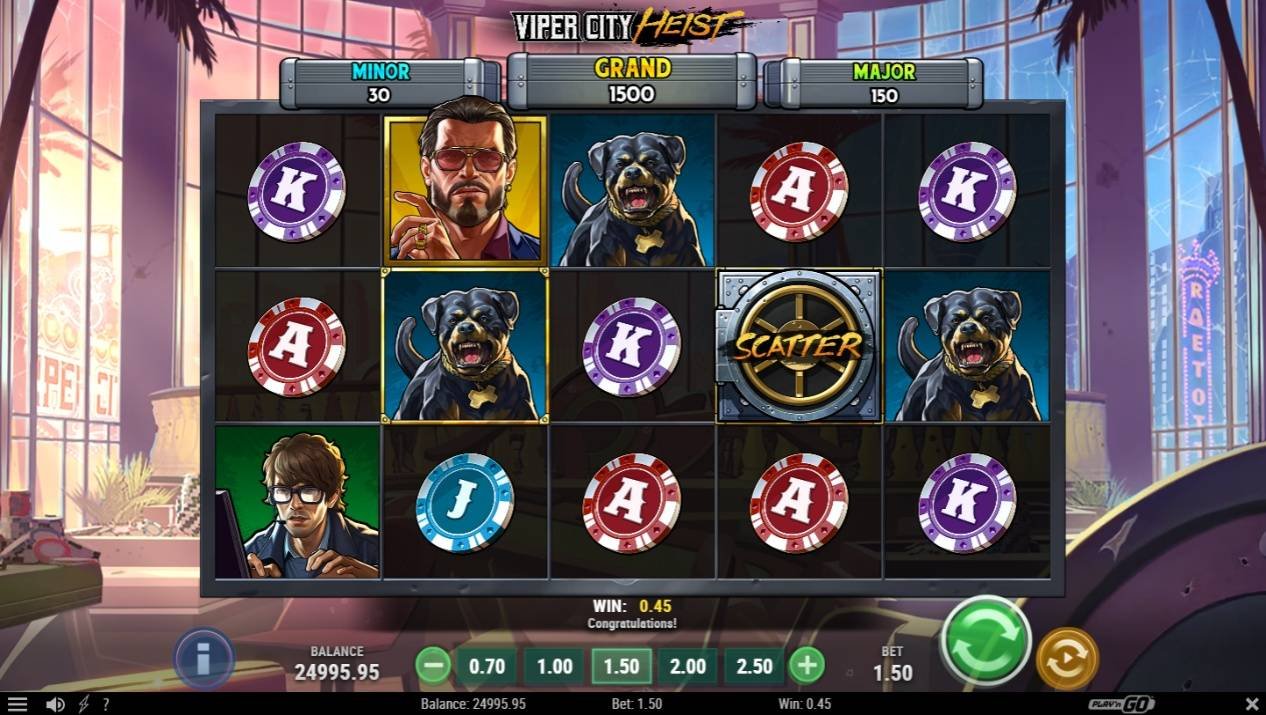Select the 0.70 bet amount
Screen dimensions: 1266x715
coord(487,666)
